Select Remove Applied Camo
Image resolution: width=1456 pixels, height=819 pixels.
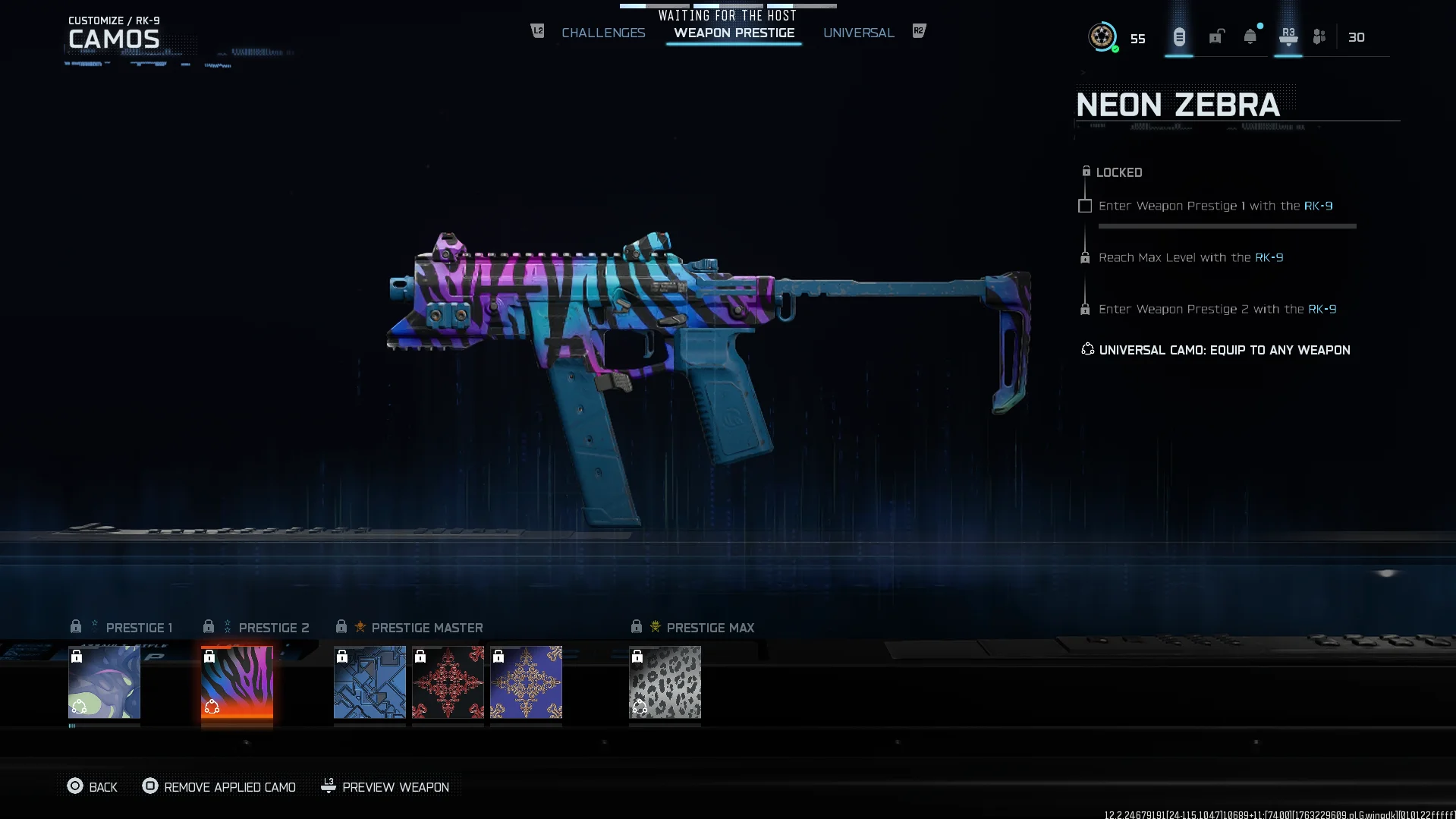219,787
